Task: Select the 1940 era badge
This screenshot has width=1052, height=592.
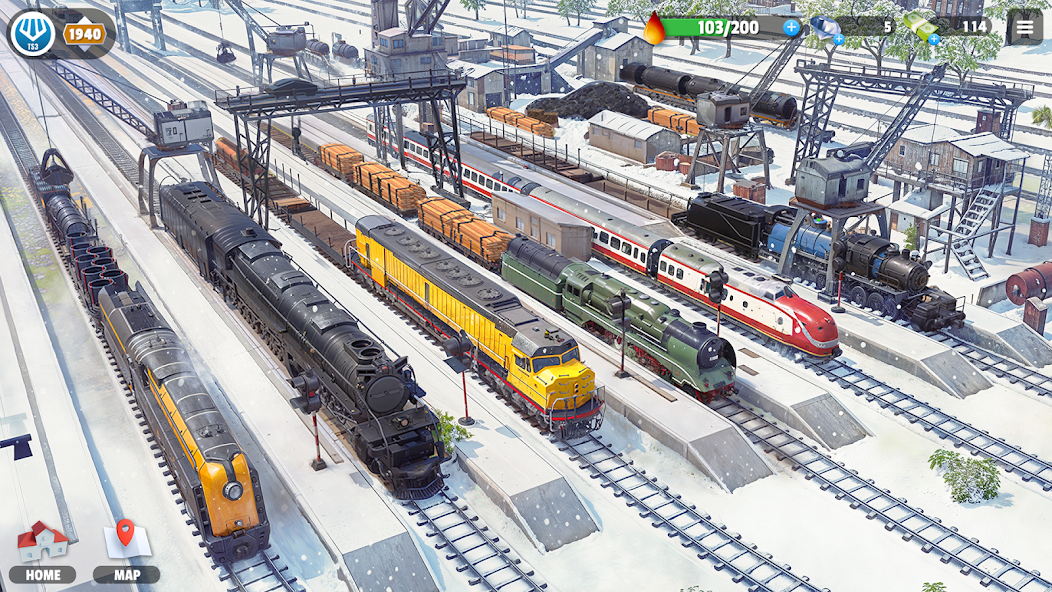Action: (x=86, y=34)
